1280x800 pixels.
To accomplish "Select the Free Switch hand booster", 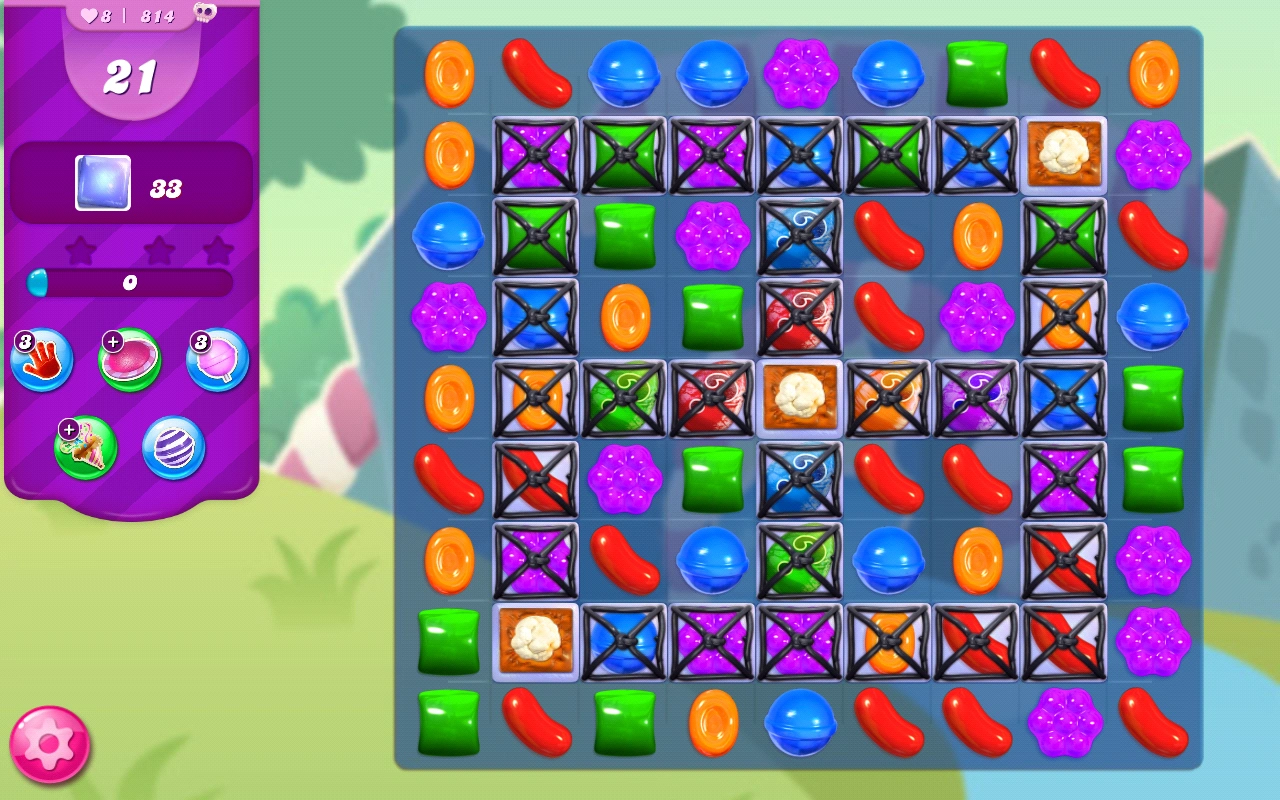I will tap(40, 359).
